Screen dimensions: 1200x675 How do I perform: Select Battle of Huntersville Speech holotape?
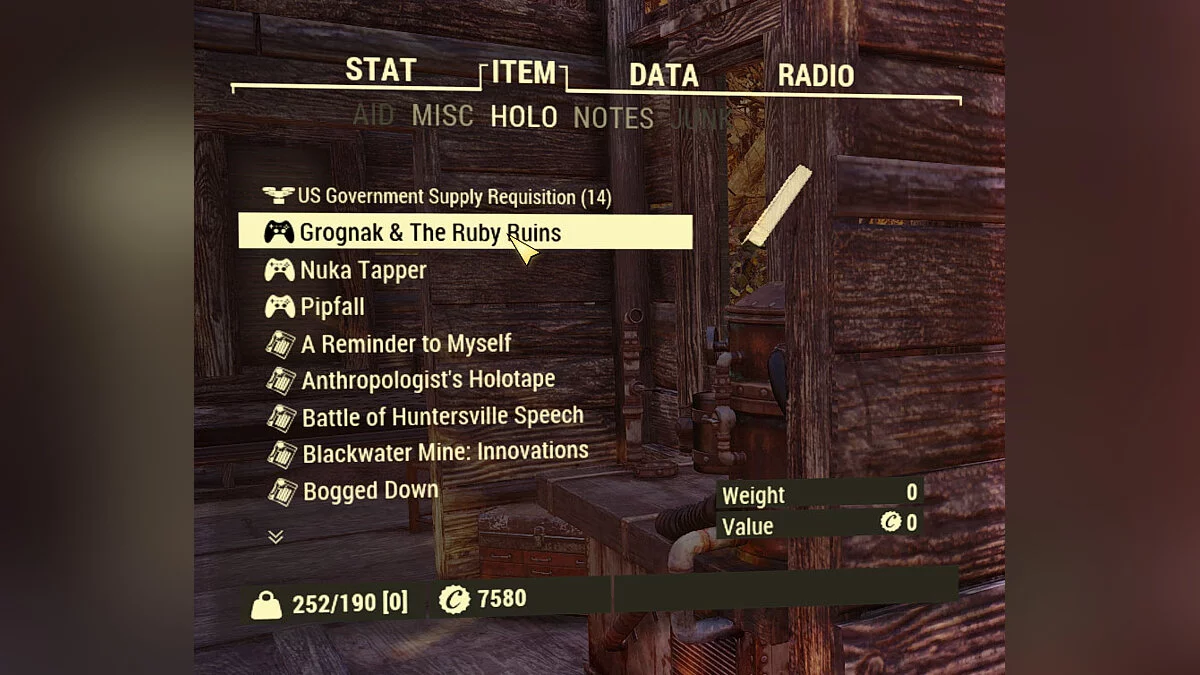tap(442, 416)
